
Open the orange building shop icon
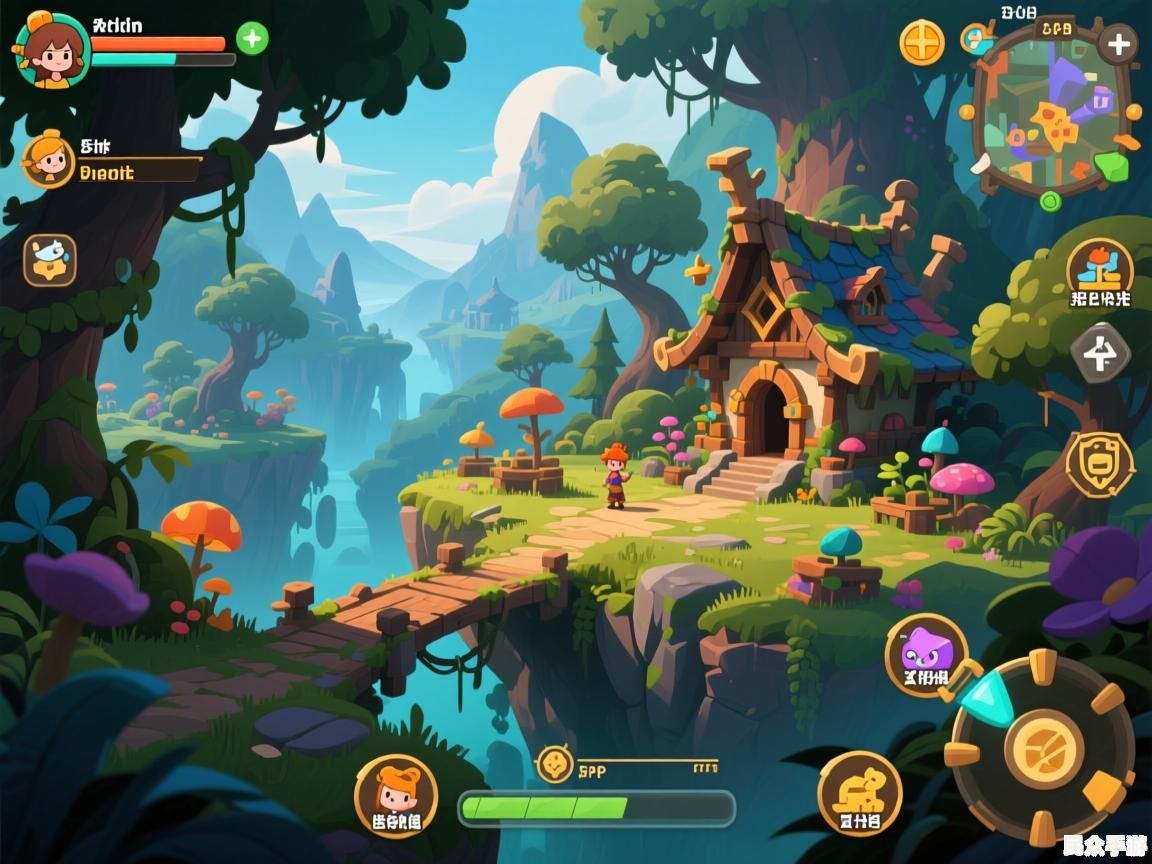1099,267
